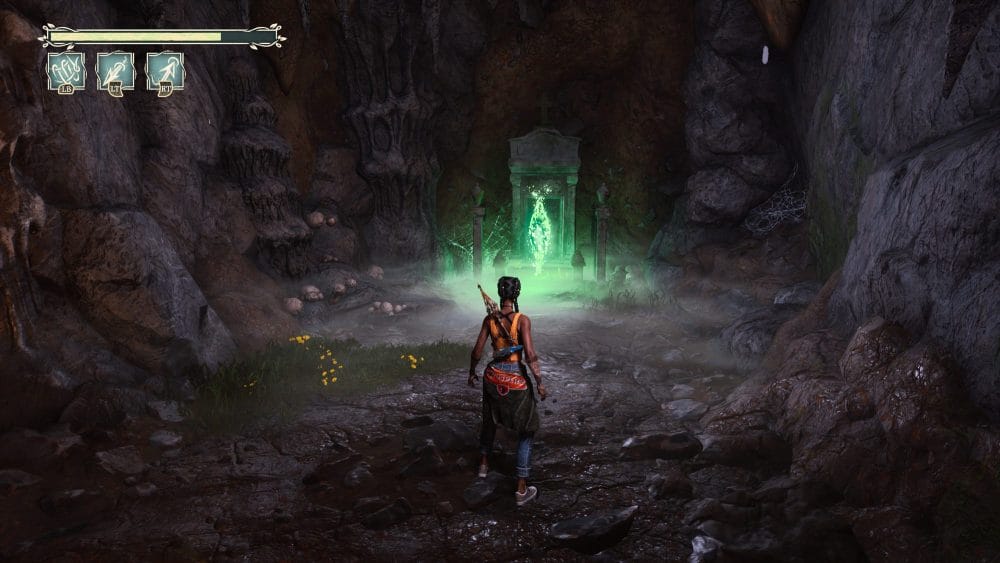
Task: Activate the hand-shaped ability icon
Action: click(66, 72)
